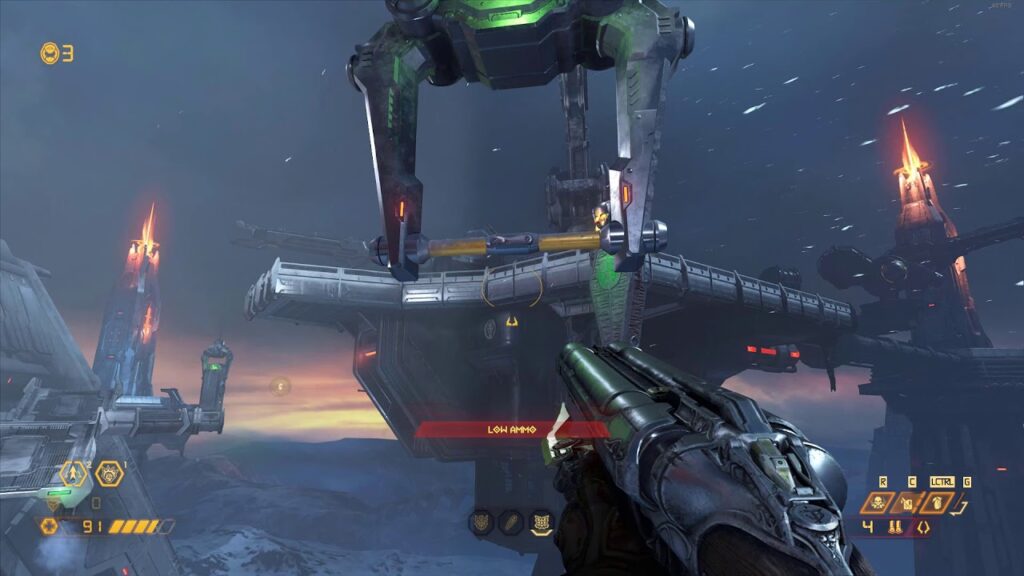Activate the fuel canister equipment slot

point(908,502)
